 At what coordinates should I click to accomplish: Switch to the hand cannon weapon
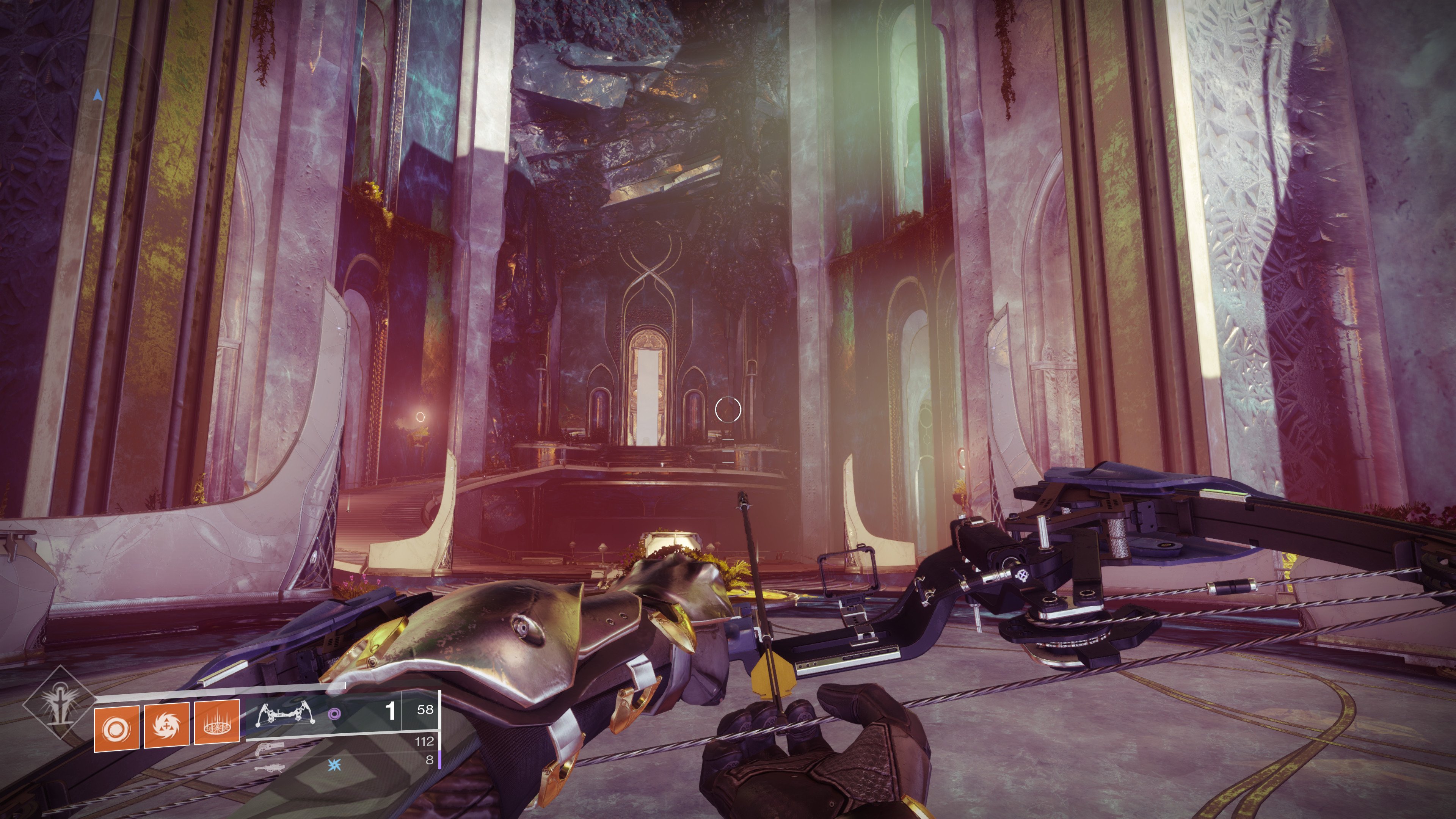(266, 750)
